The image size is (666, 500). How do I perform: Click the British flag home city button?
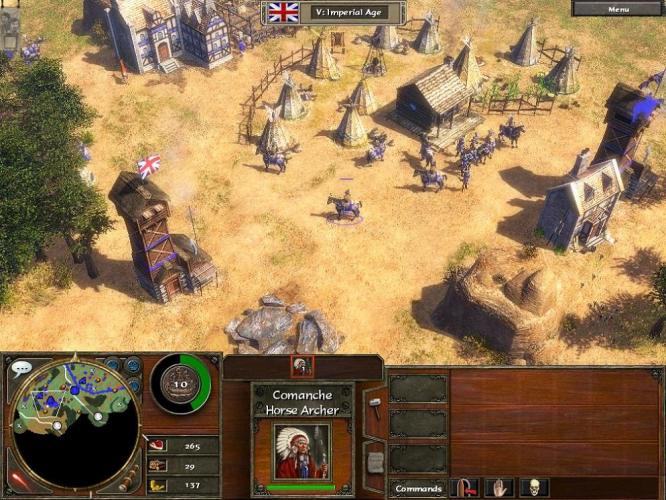pos(284,12)
